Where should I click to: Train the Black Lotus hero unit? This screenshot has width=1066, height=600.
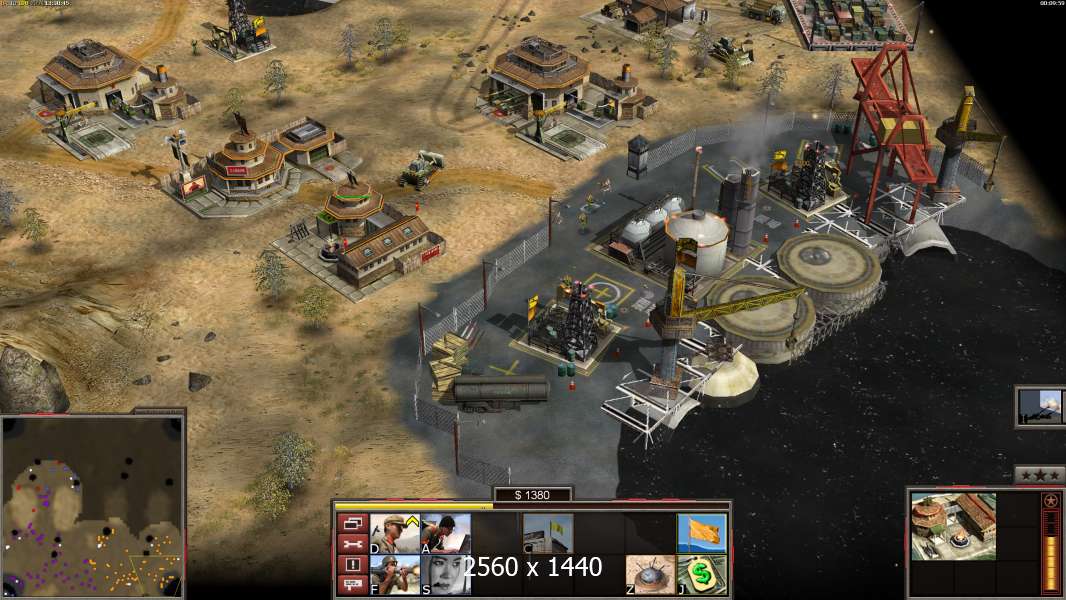click(x=446, y=575)
